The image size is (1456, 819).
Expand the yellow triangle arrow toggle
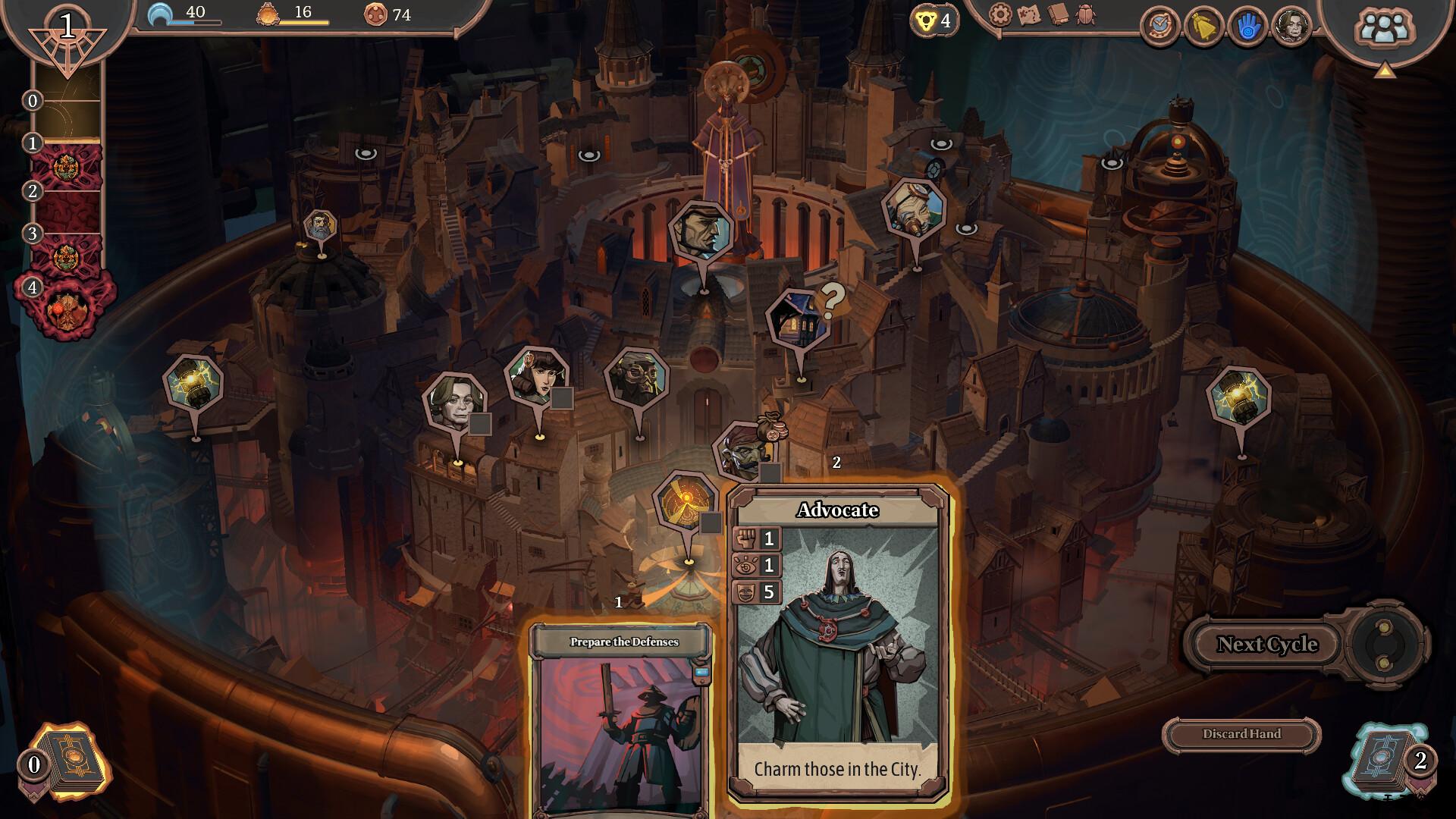click(x=1385, y=71)
